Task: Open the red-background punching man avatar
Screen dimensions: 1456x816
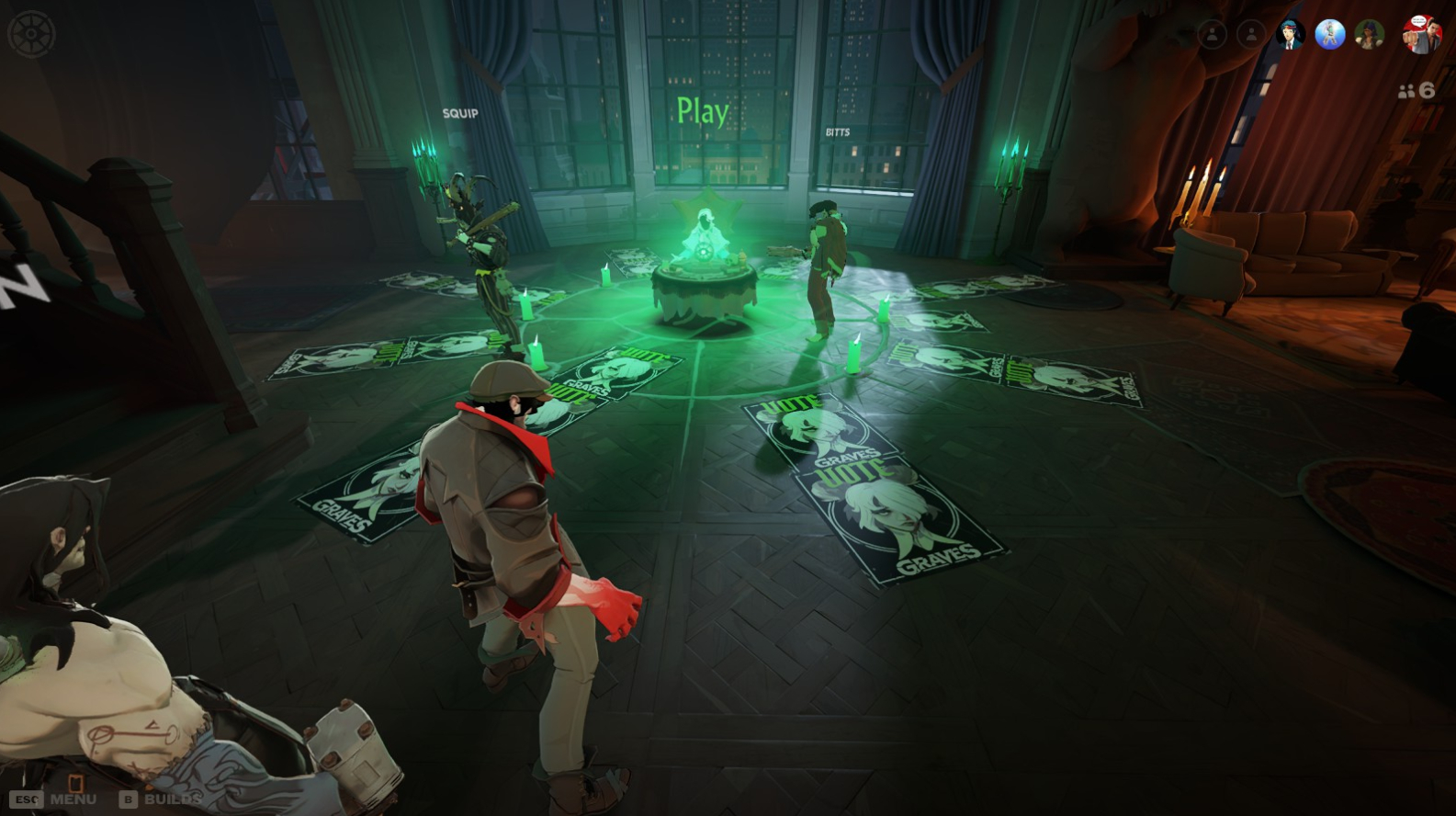Action: (x=1420, y=35)
